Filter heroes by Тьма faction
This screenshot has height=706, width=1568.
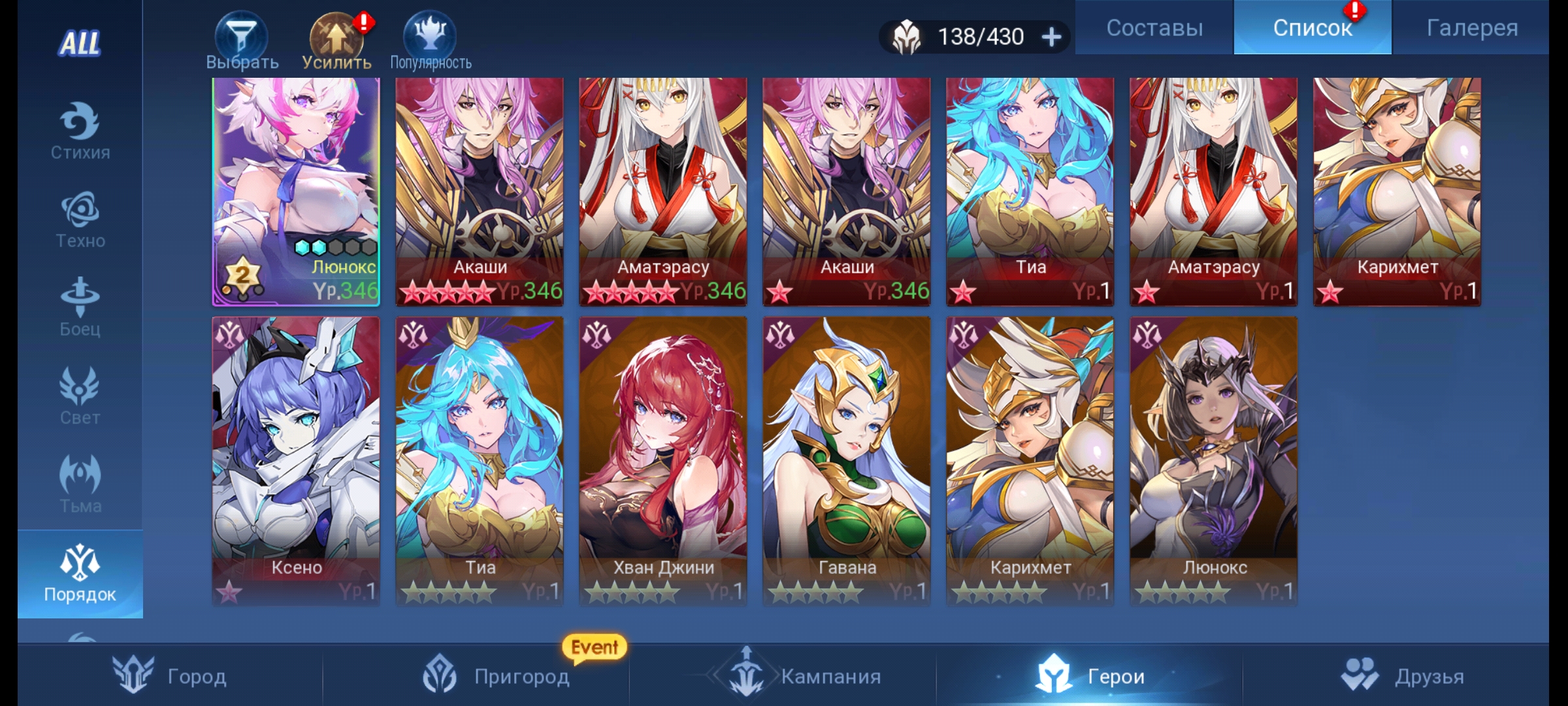[x=80, y=484]
